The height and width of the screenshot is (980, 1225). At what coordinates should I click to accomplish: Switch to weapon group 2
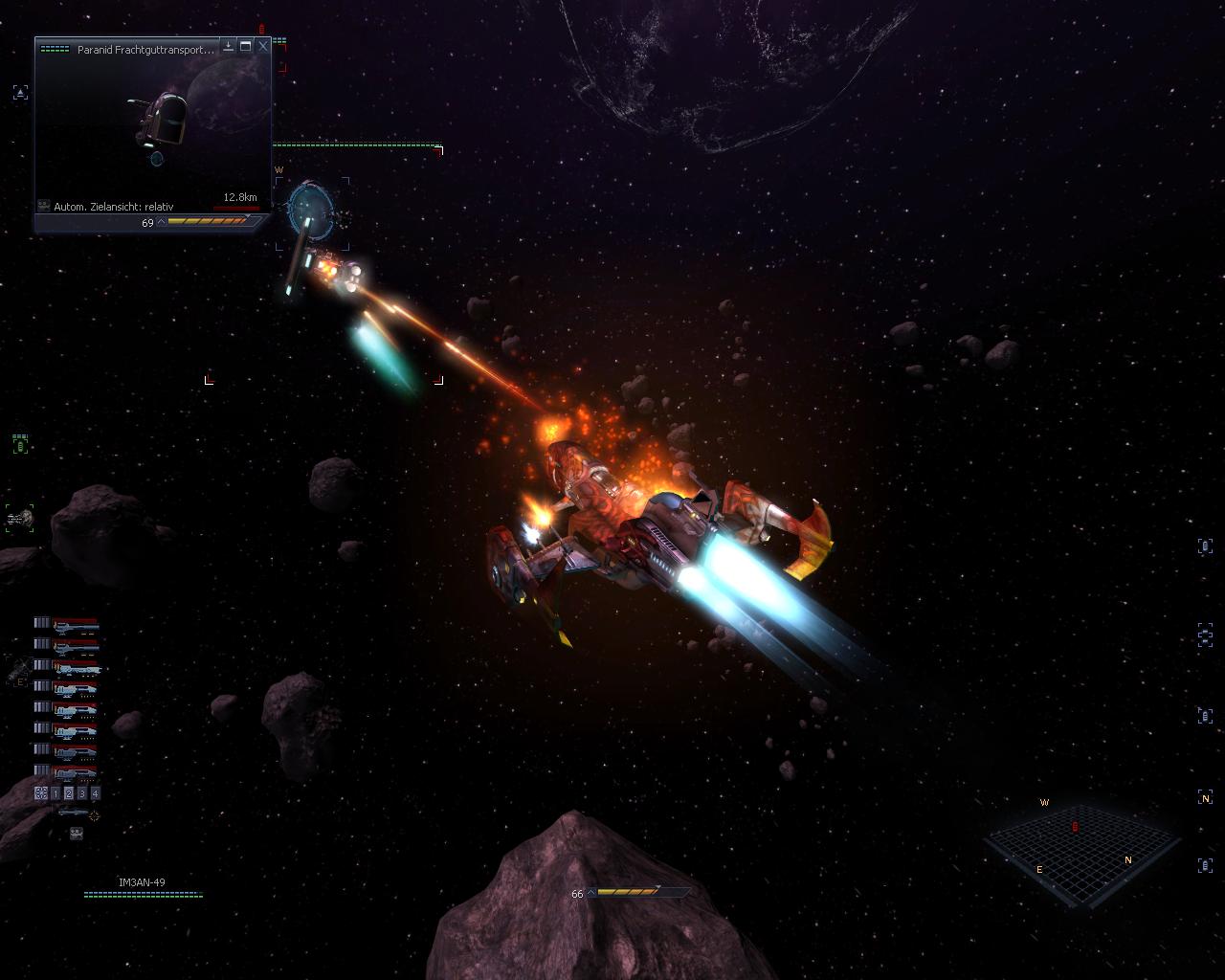tap(69, 793)
